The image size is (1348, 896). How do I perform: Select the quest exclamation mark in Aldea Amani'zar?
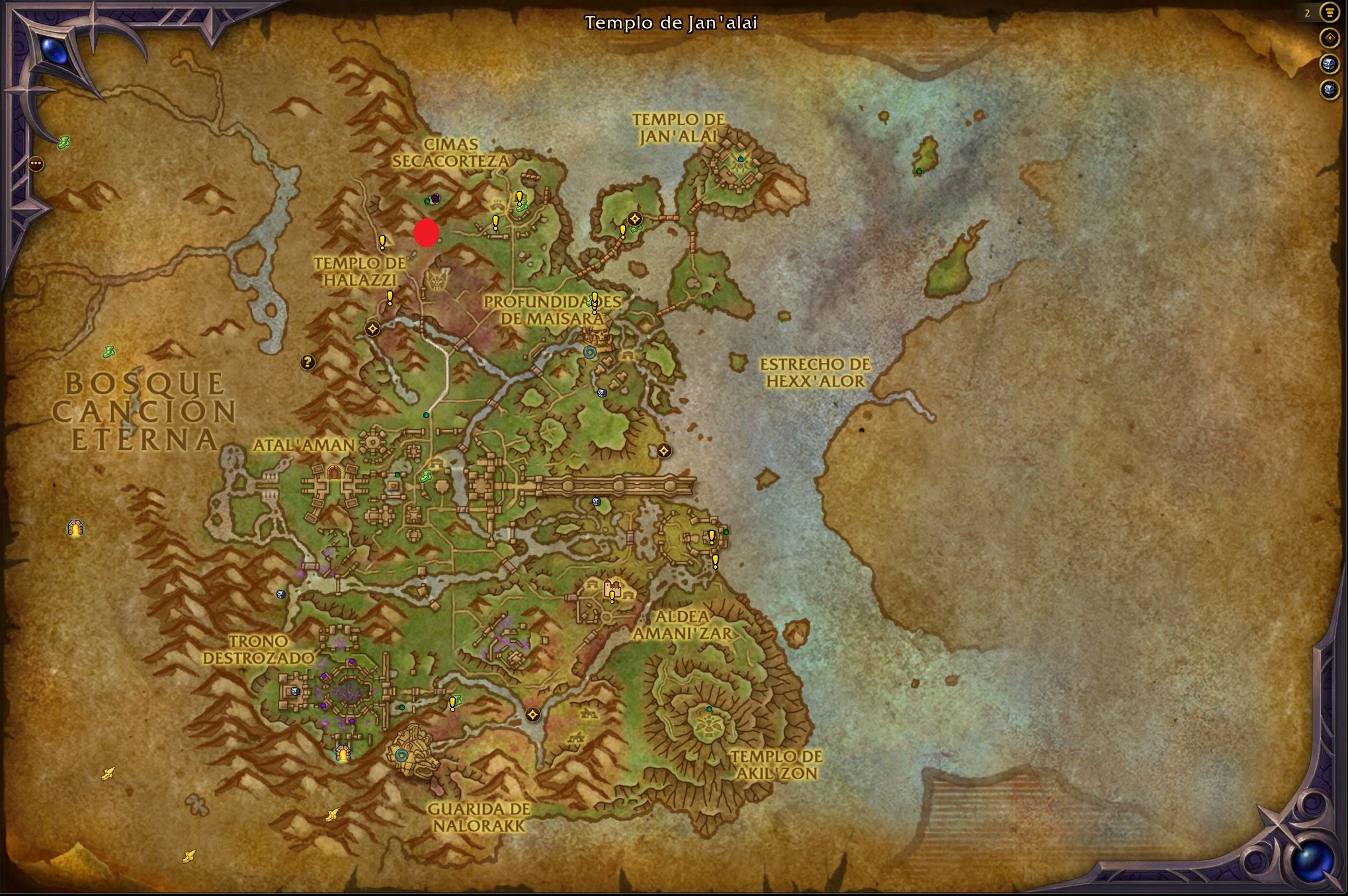tap(612, 596)
